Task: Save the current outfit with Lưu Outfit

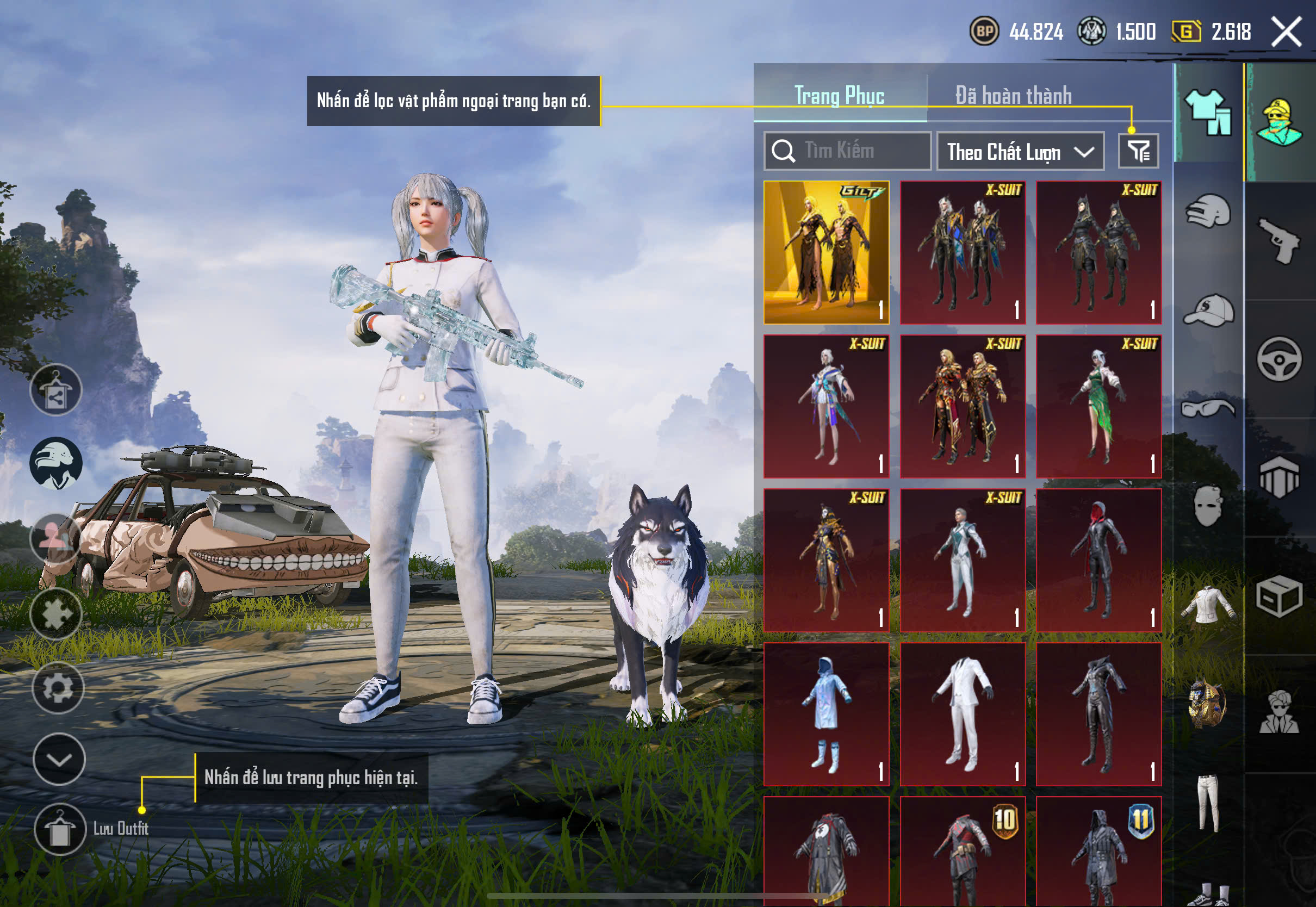Action: click(60, 829)
